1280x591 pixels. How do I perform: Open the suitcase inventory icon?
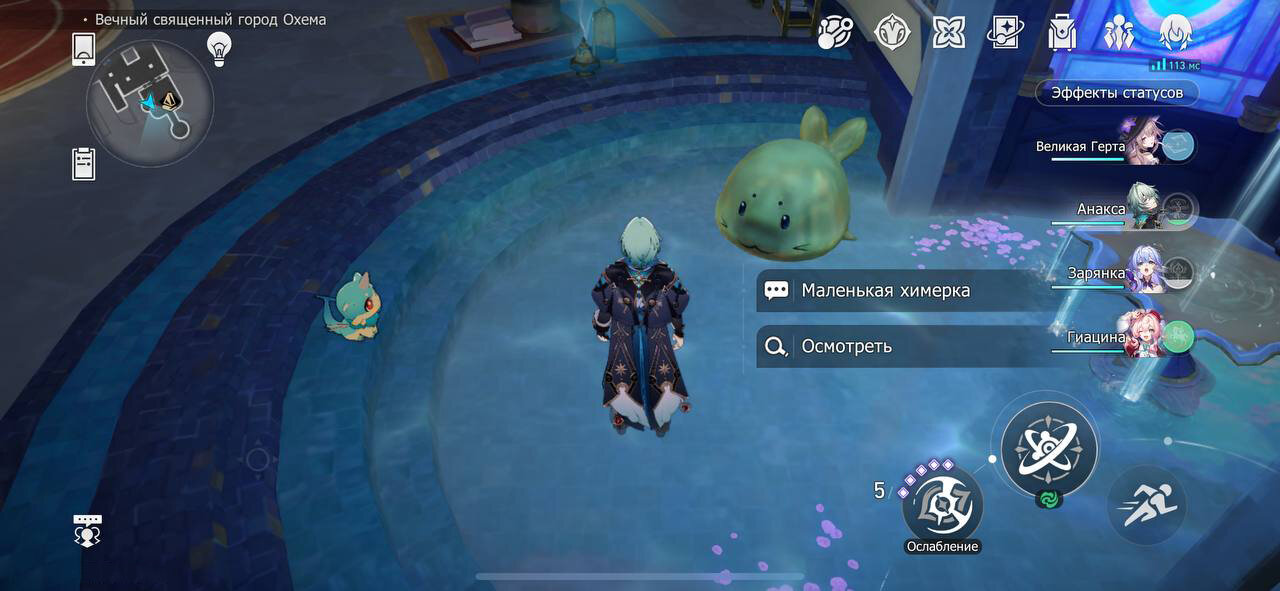click(1061, 33)
